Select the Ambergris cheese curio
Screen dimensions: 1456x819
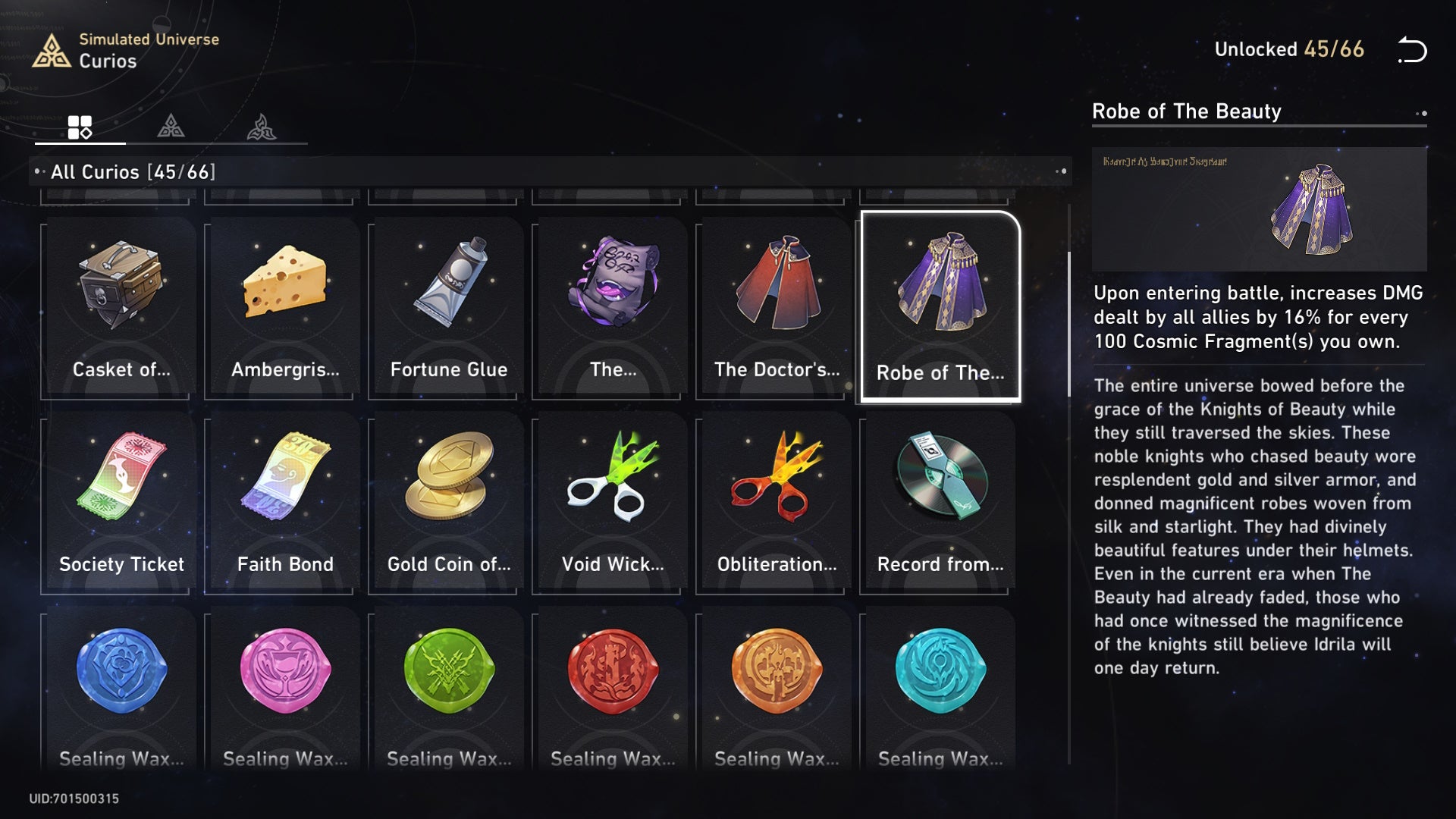[284, 307]
